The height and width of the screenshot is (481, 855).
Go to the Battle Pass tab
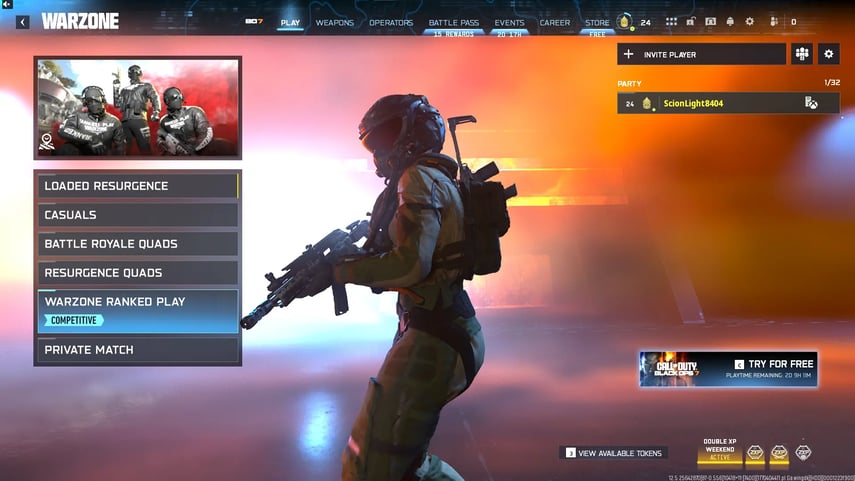[x=453, y=22]
